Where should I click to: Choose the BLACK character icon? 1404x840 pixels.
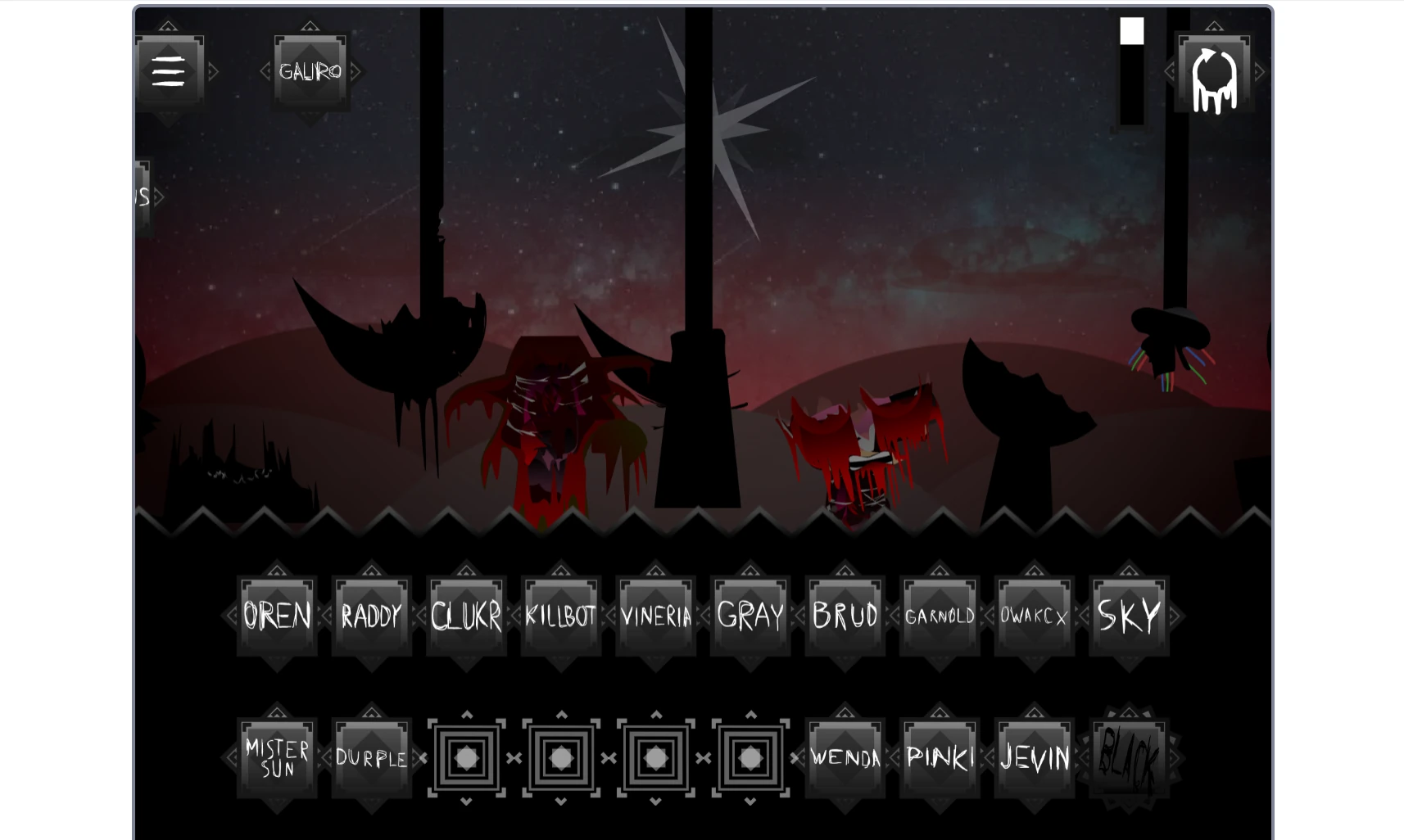coord(1129,757)
